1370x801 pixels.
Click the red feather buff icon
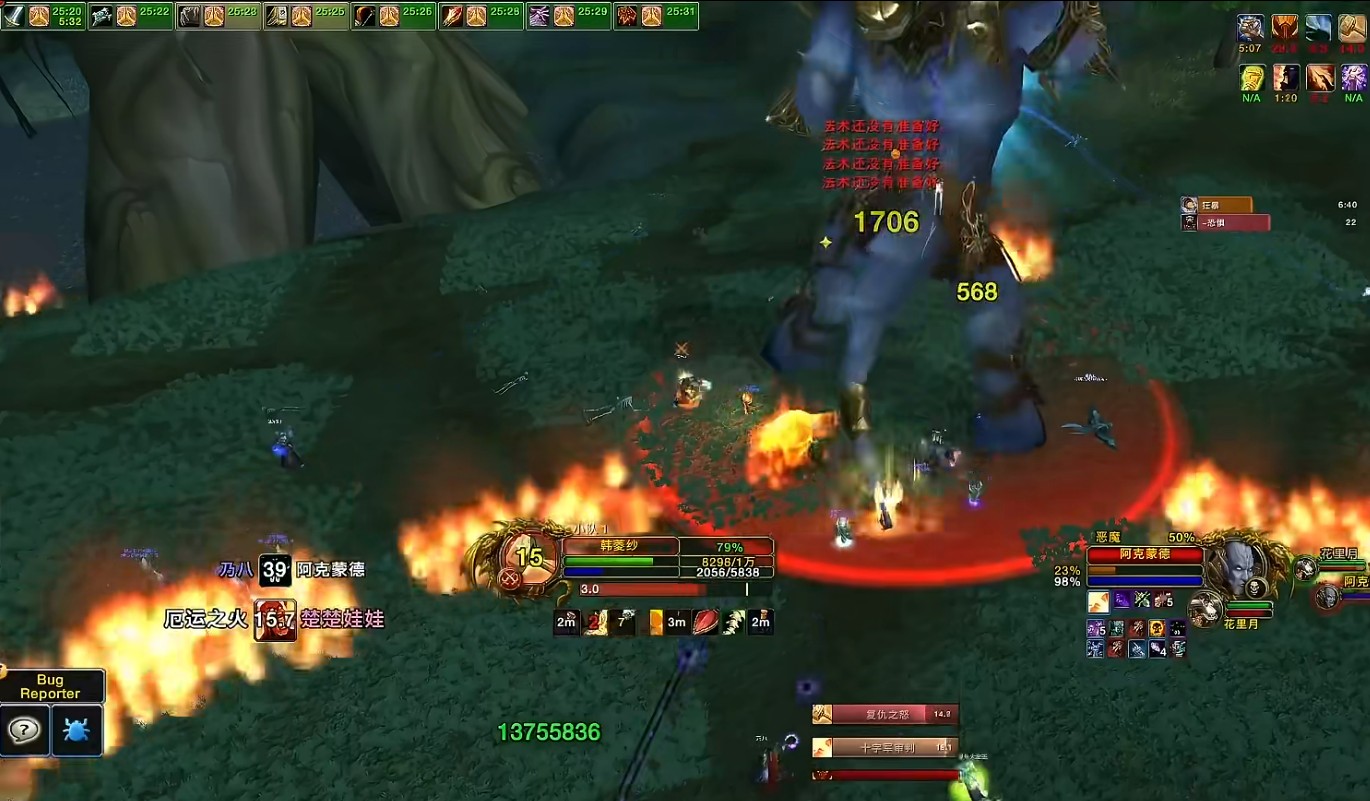tap(706, 622)
